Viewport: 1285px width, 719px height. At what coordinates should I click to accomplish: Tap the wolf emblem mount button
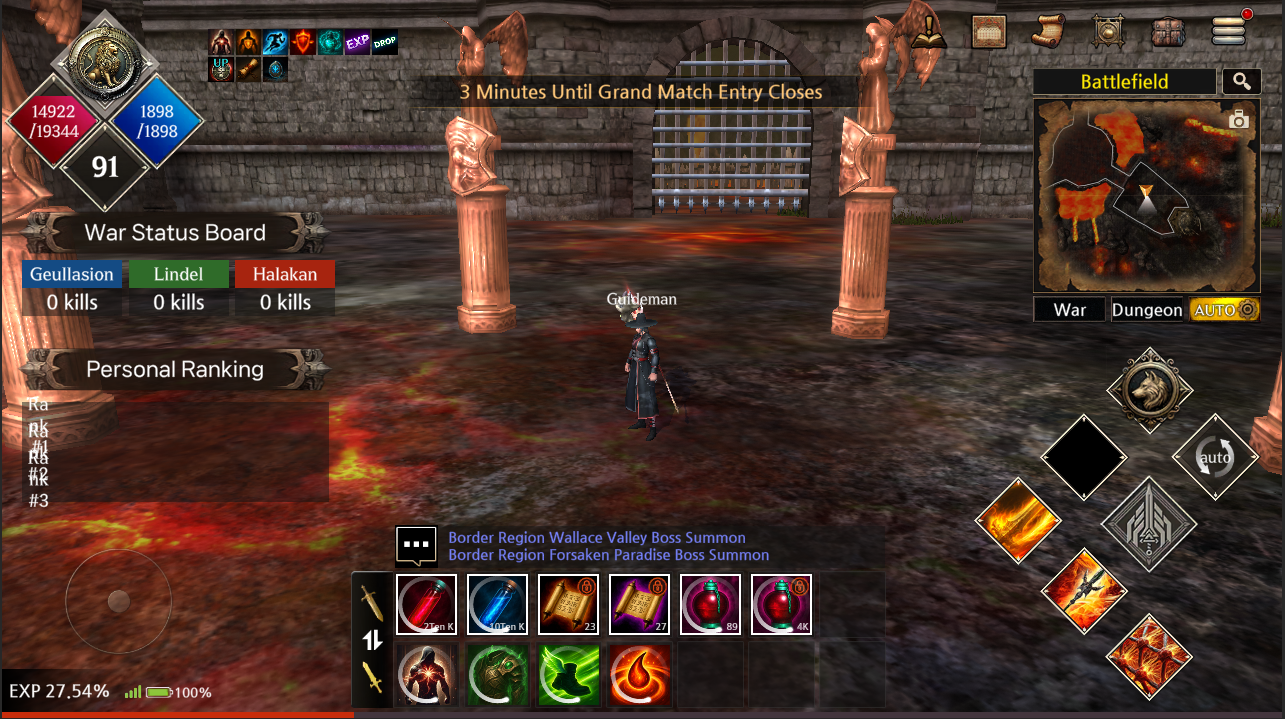point(1150,391)
